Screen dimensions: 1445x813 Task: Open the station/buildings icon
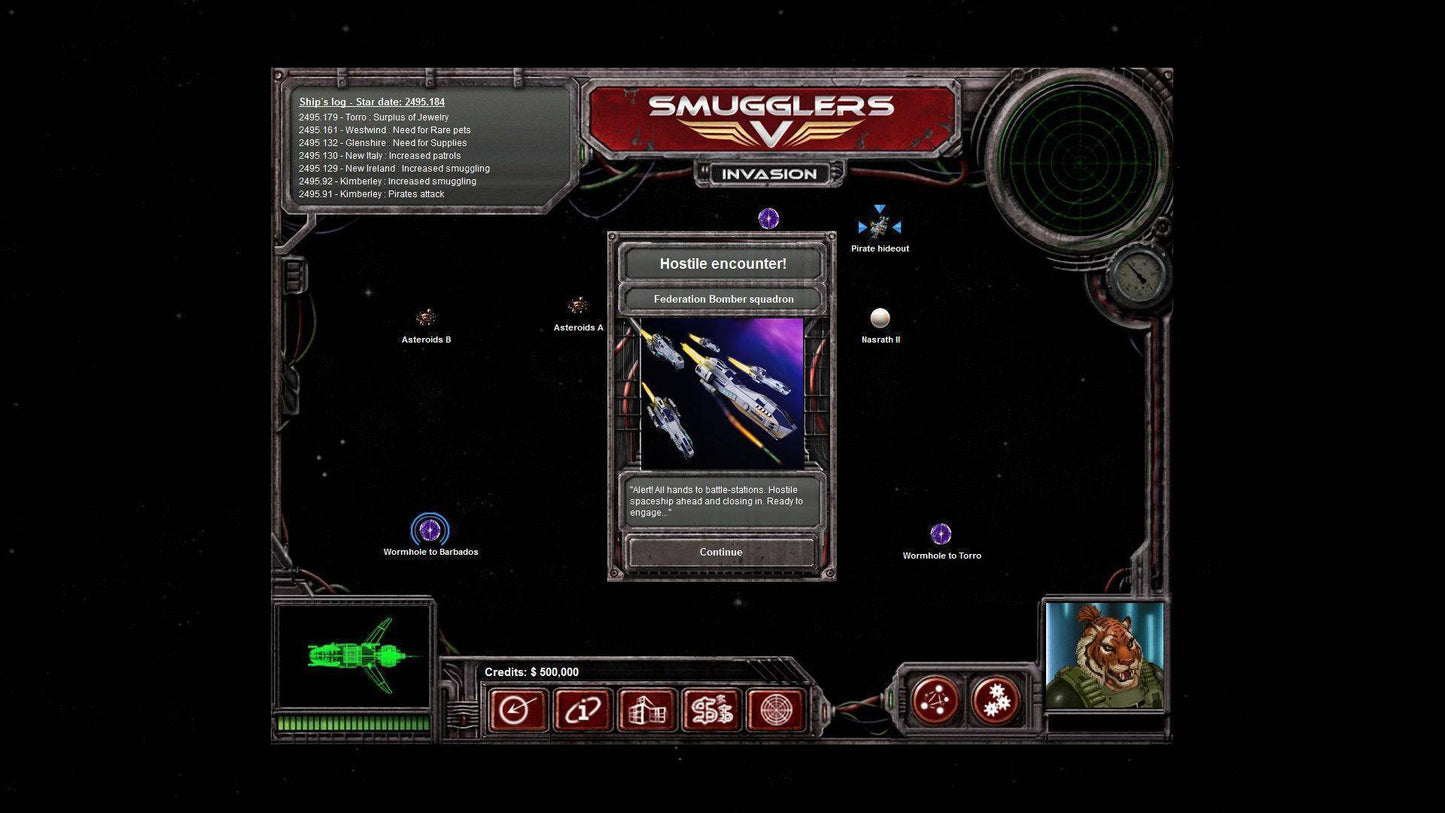tap(647, 710)
